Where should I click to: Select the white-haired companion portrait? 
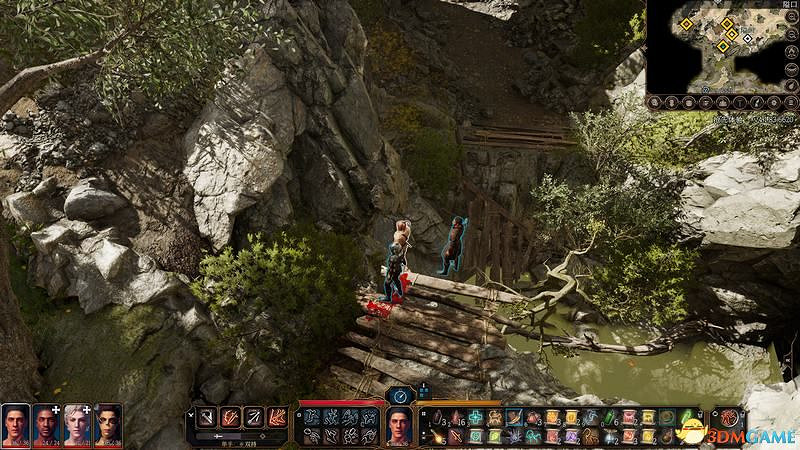click(77, 424)
